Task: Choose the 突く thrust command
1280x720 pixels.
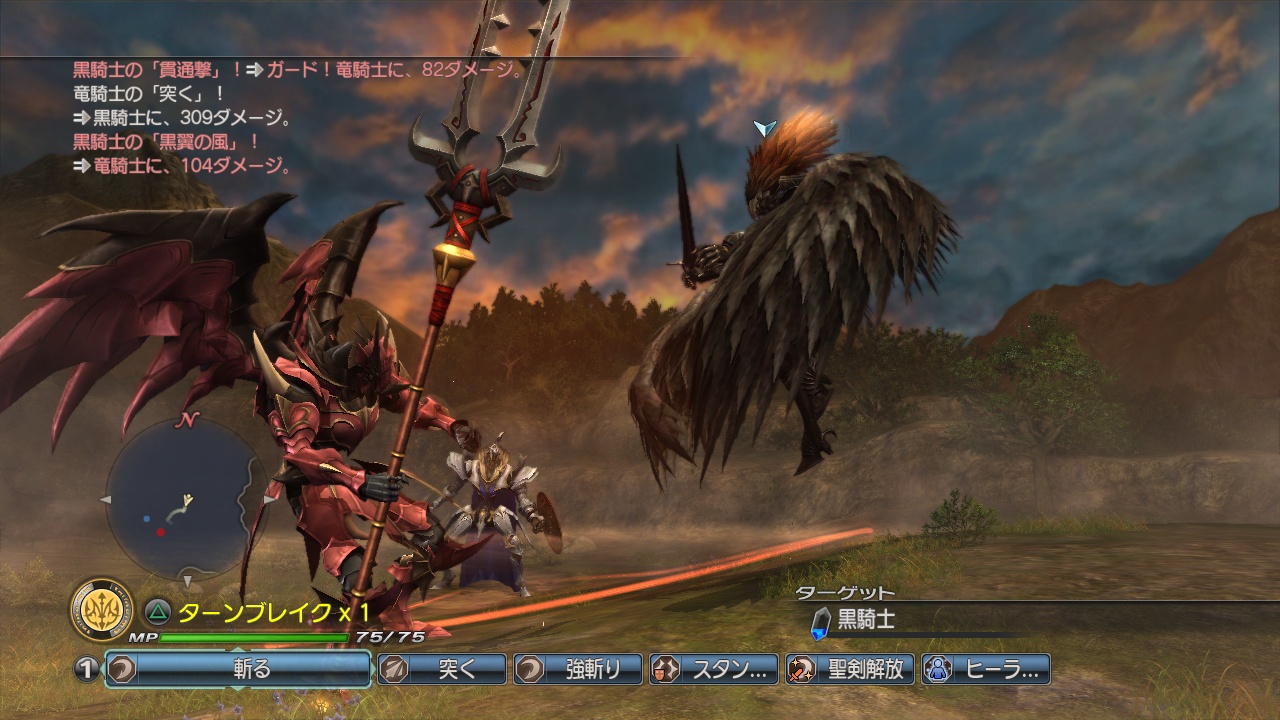Action: [442, 669]
